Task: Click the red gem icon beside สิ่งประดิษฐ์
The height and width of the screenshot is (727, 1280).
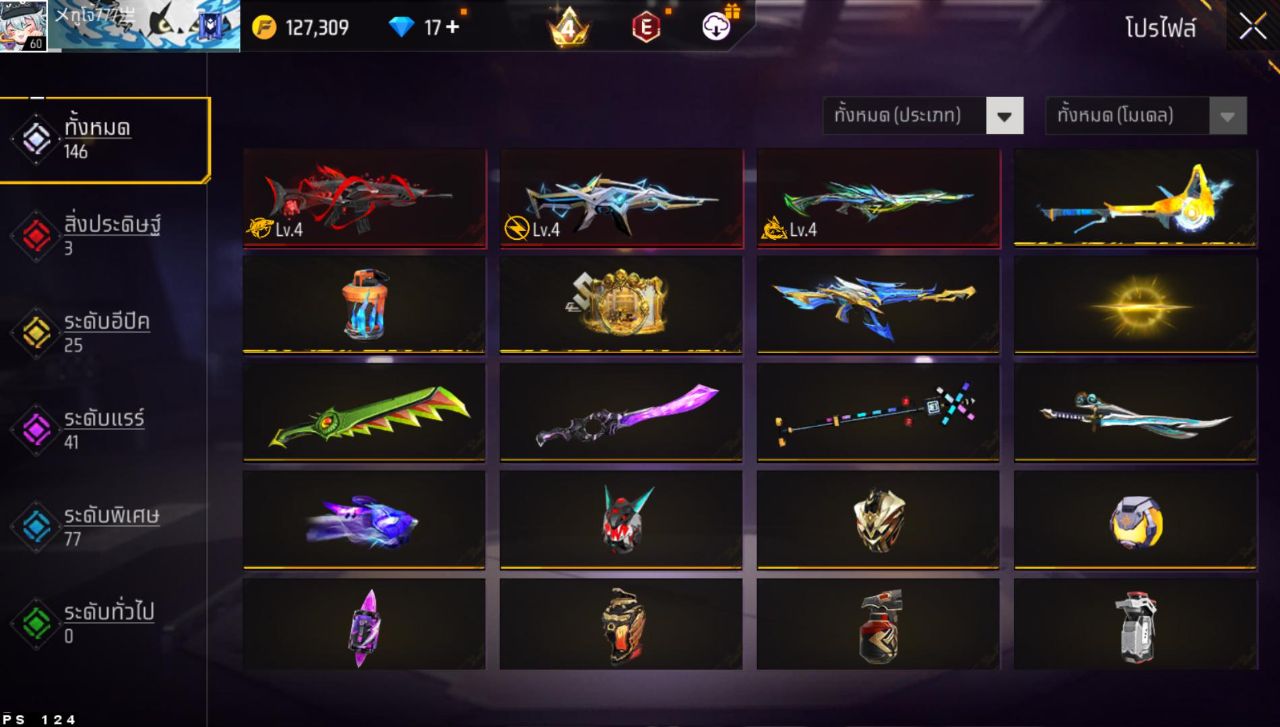Action: 35,232
